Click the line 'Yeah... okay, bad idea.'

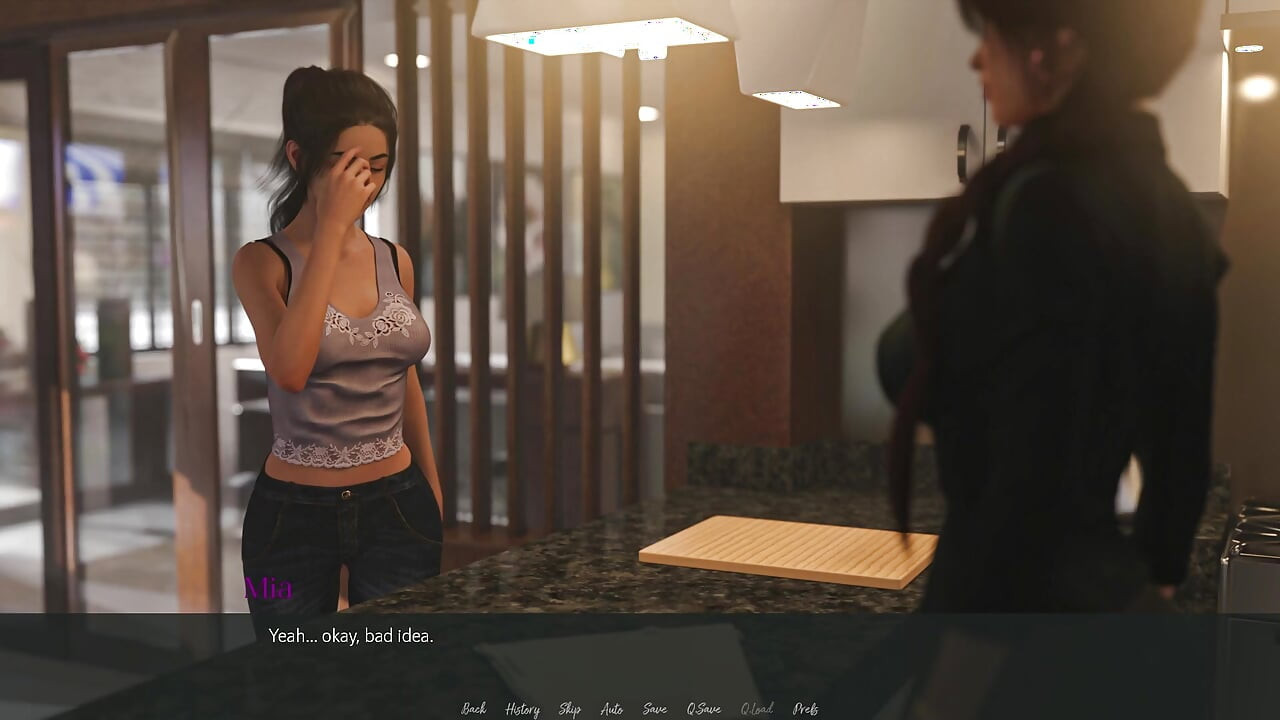coord(352,634)
